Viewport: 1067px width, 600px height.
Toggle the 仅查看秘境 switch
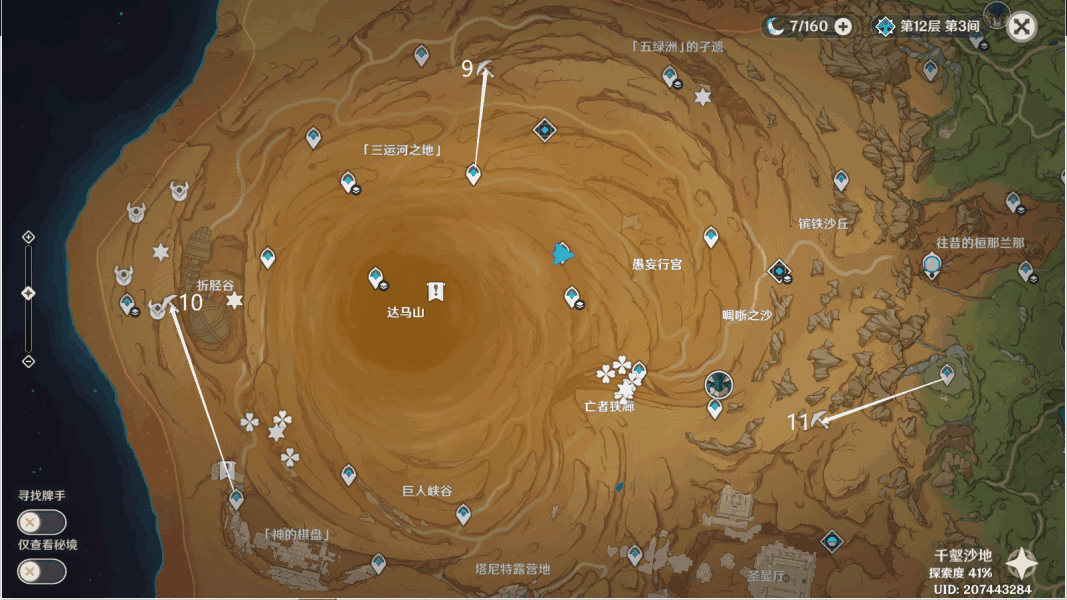(x=41, y=571)
